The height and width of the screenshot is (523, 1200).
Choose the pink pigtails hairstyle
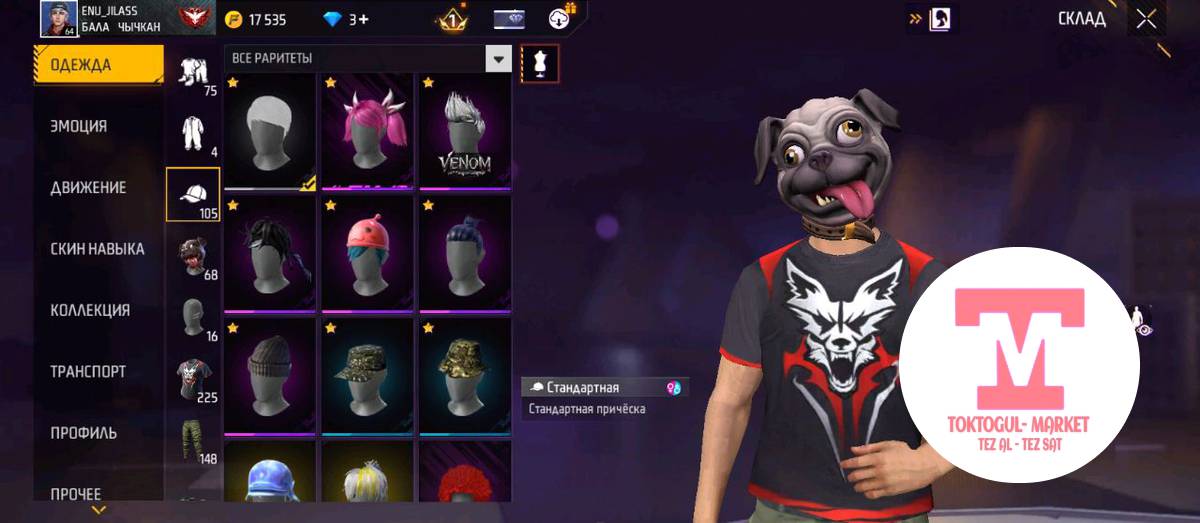coord(366,130)
